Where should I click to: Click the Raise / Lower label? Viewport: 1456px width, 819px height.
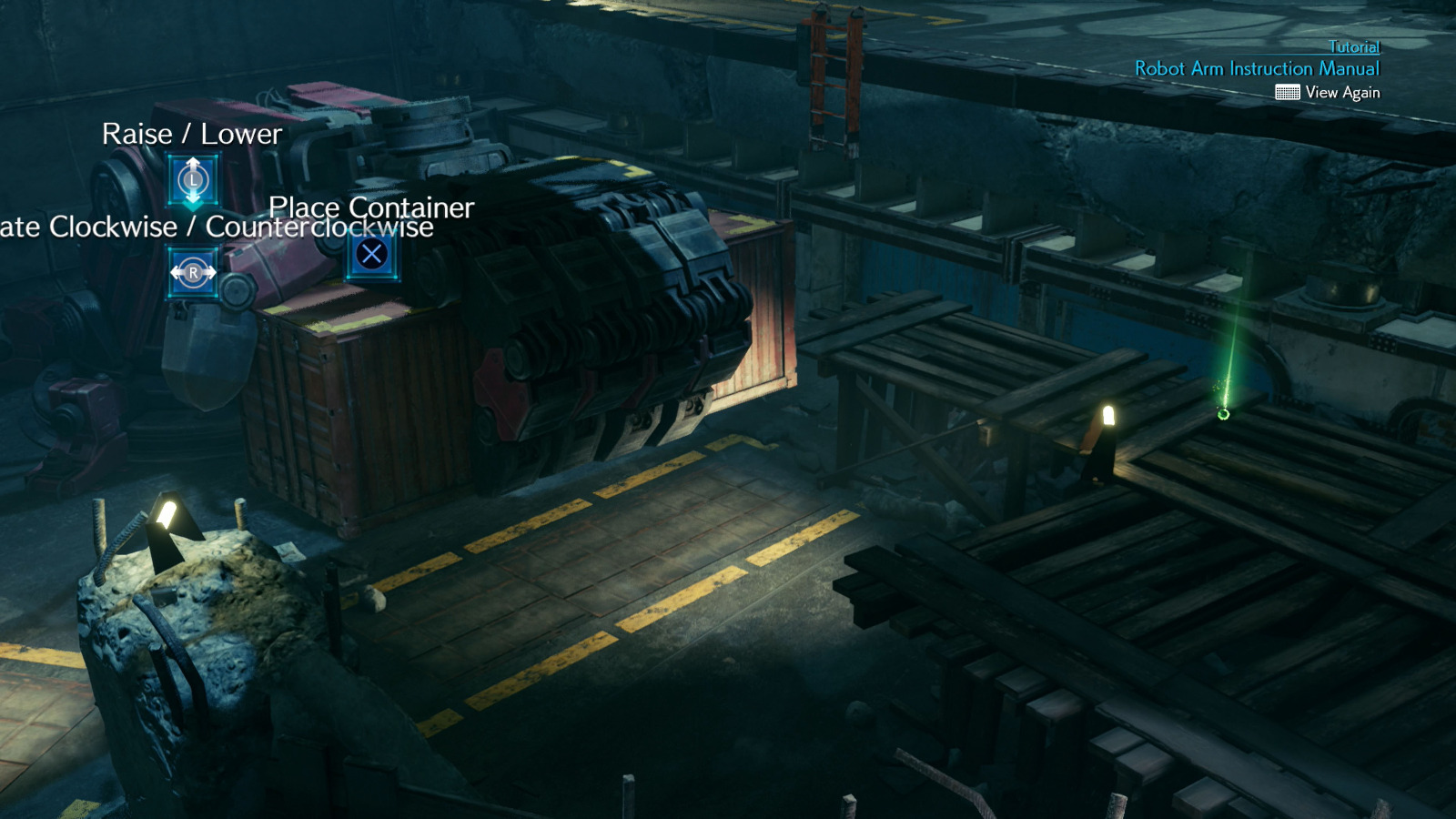coord(192,134)
